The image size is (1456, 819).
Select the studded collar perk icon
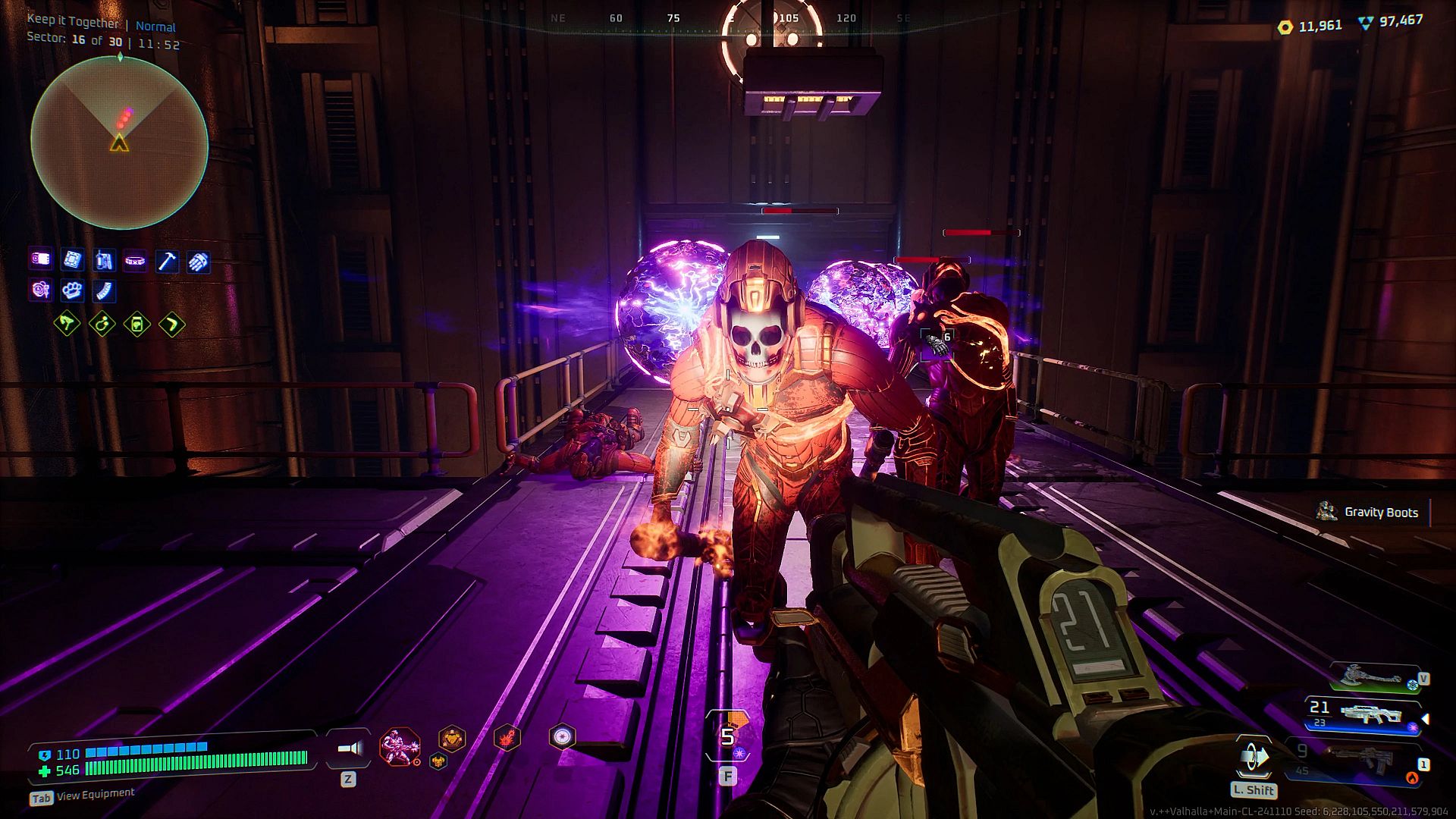(x=135, y=261)
